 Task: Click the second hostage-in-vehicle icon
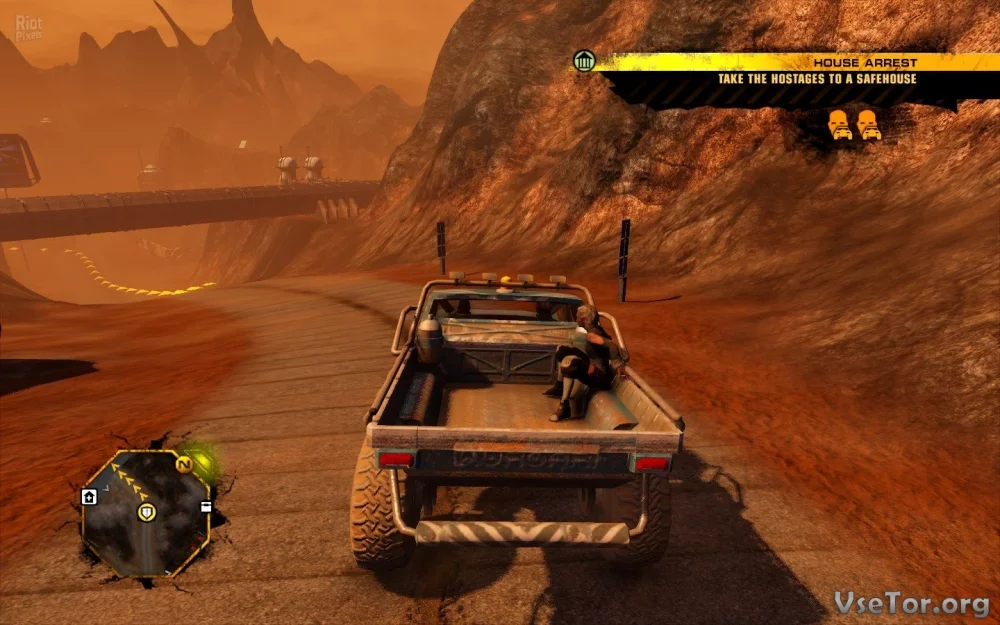tap(868, 125)
